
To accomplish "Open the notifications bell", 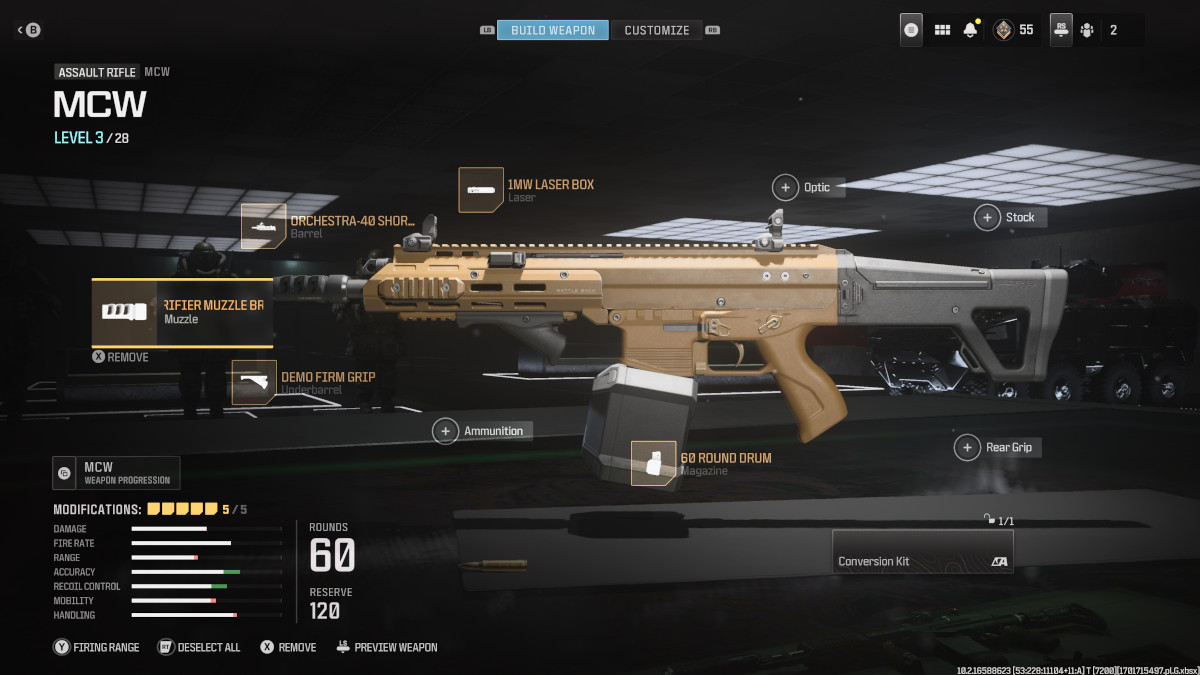I will (970, 30).
